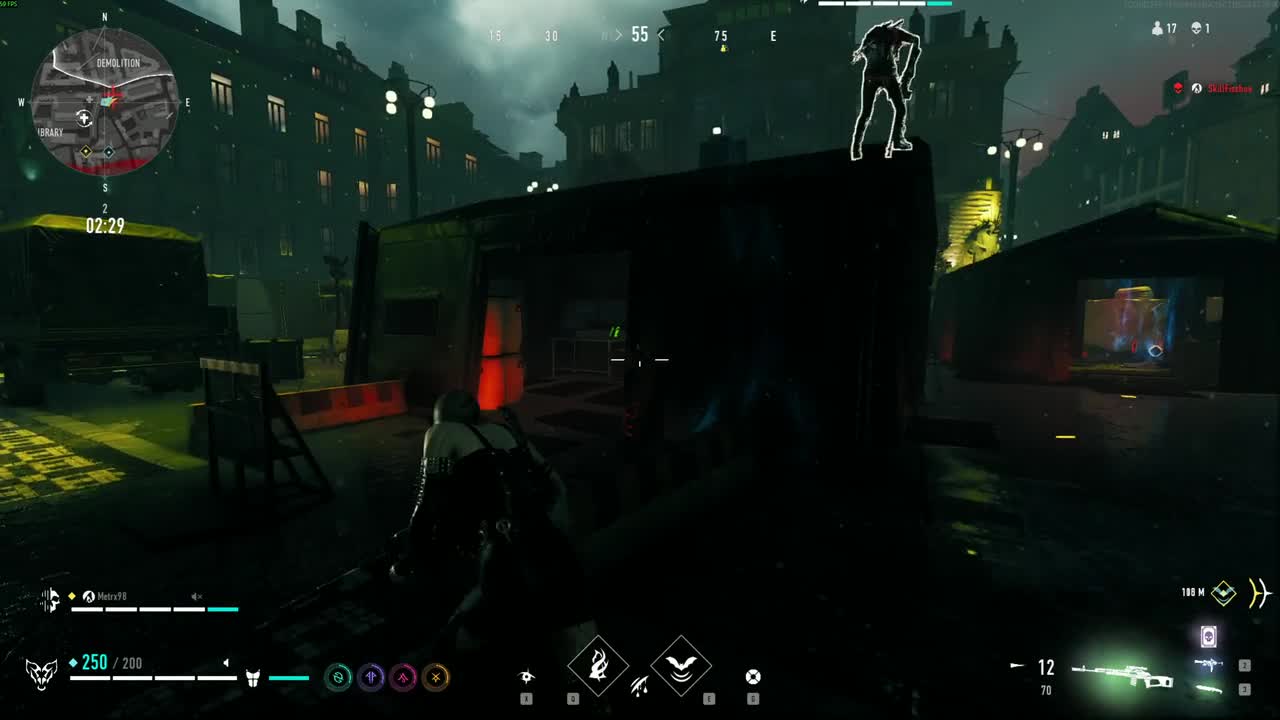The image size is (1280, 720).
Task: Expand the pink resonance buff icon
Action: click(402, 677)
